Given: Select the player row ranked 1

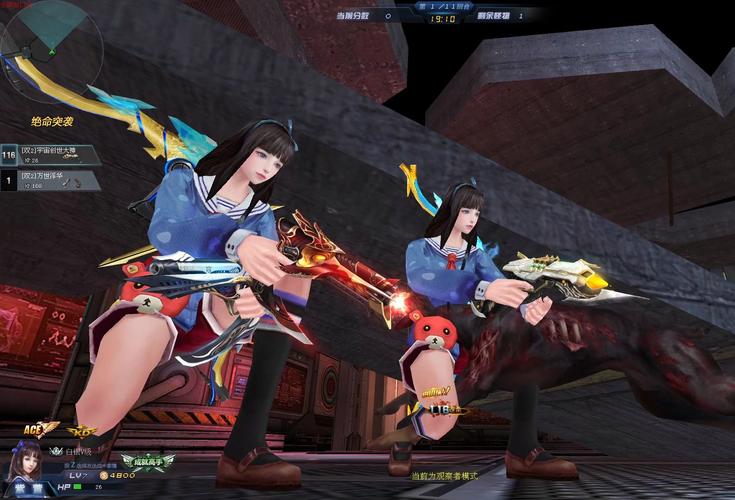Looking at the screenshot, I should pos(52,180).
